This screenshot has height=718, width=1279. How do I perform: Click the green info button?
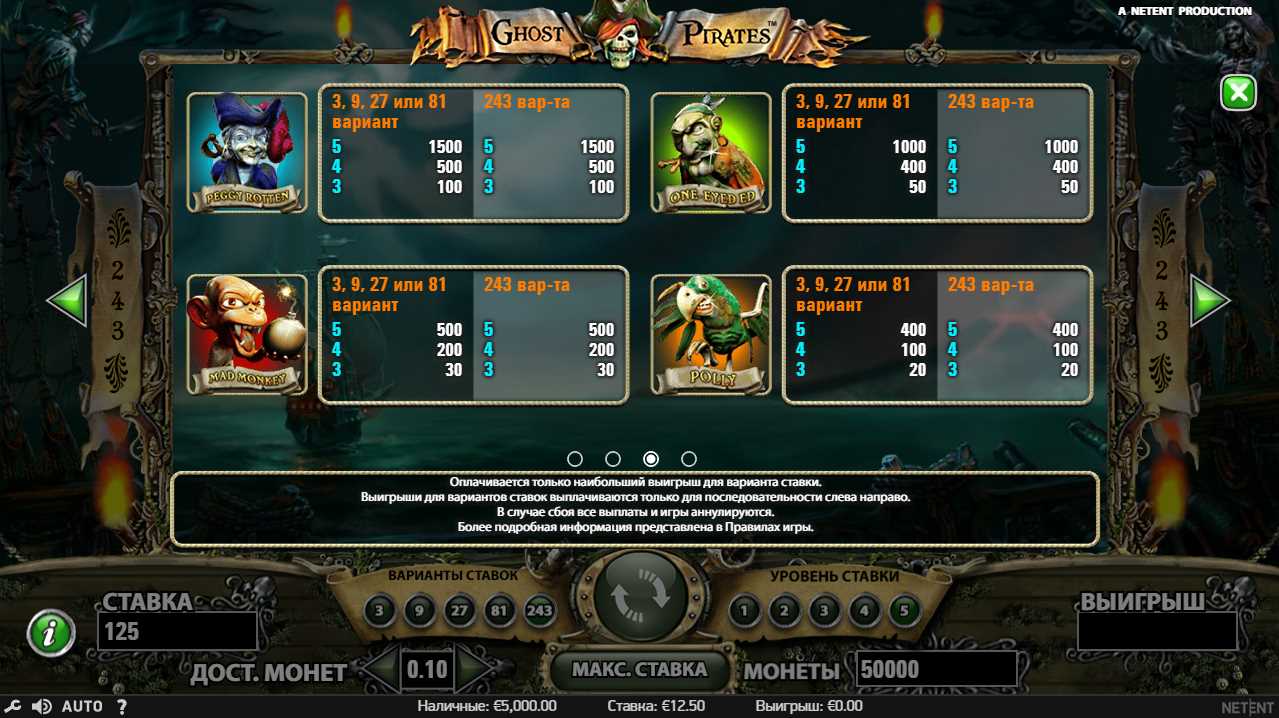click(51, 633)
